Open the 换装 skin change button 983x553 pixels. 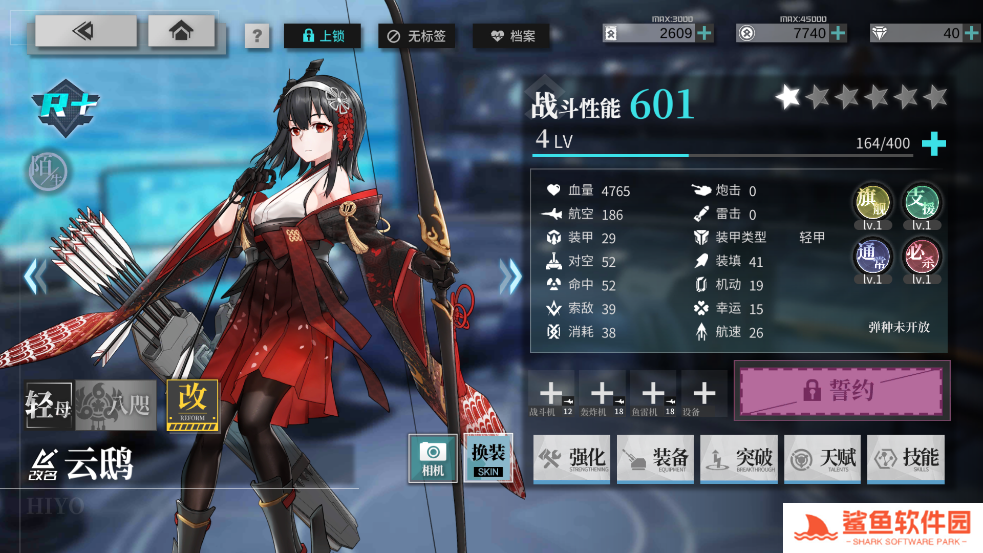click(490, 458)
